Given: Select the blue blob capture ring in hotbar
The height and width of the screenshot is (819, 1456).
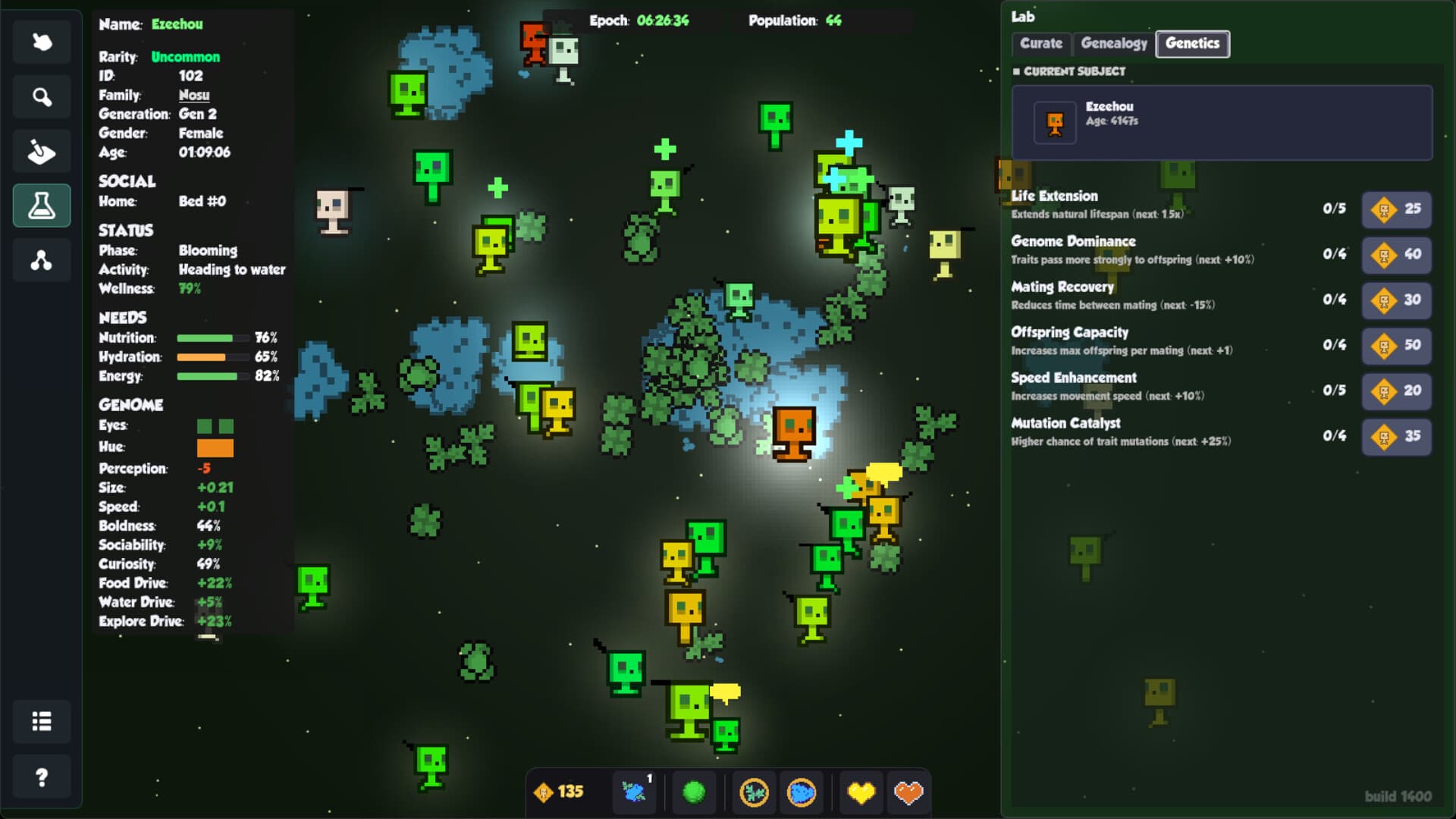Looking at the screenshot, I should 801,792.
